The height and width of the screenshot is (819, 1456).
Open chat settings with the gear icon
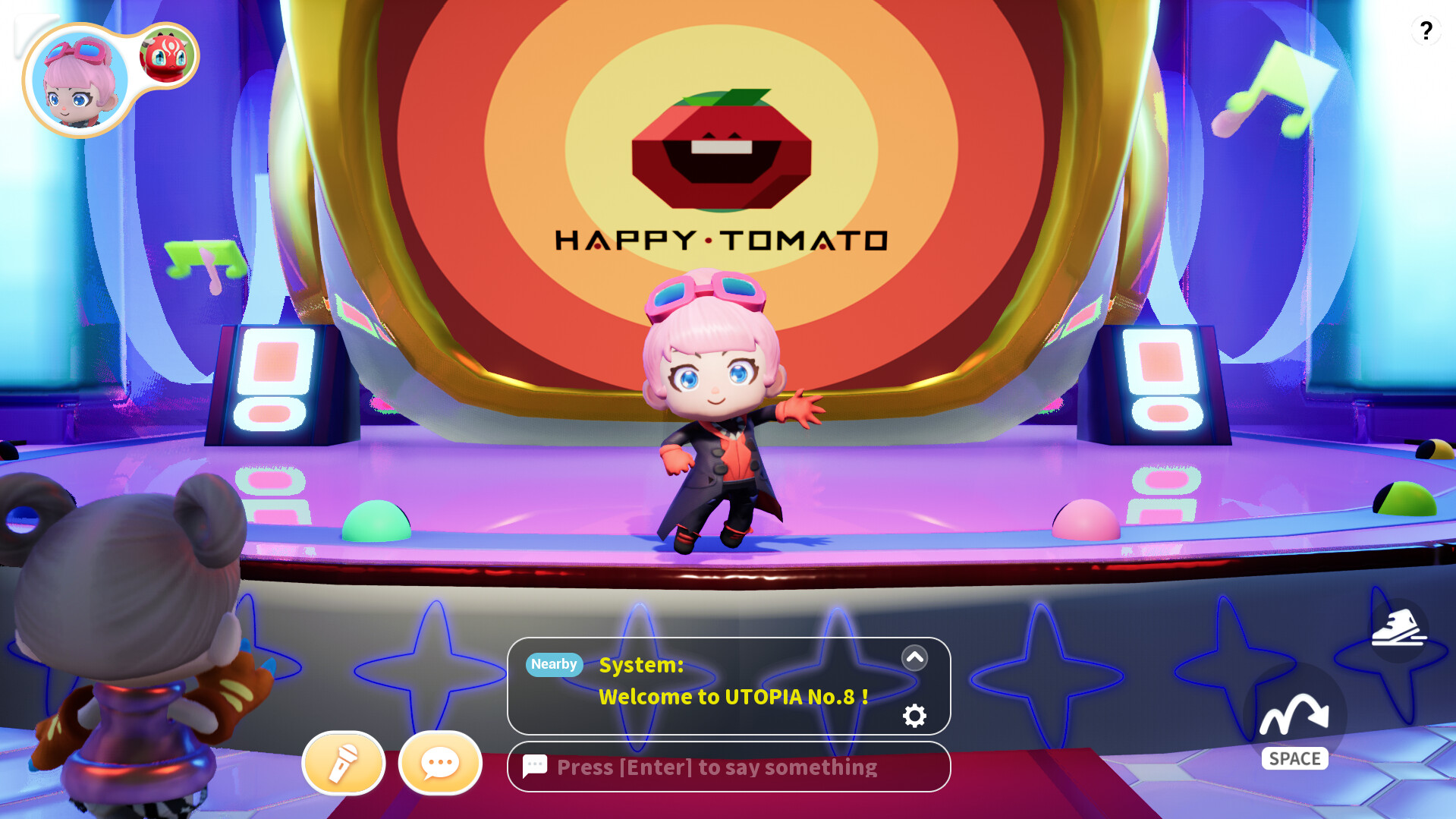tap(914, 715)
